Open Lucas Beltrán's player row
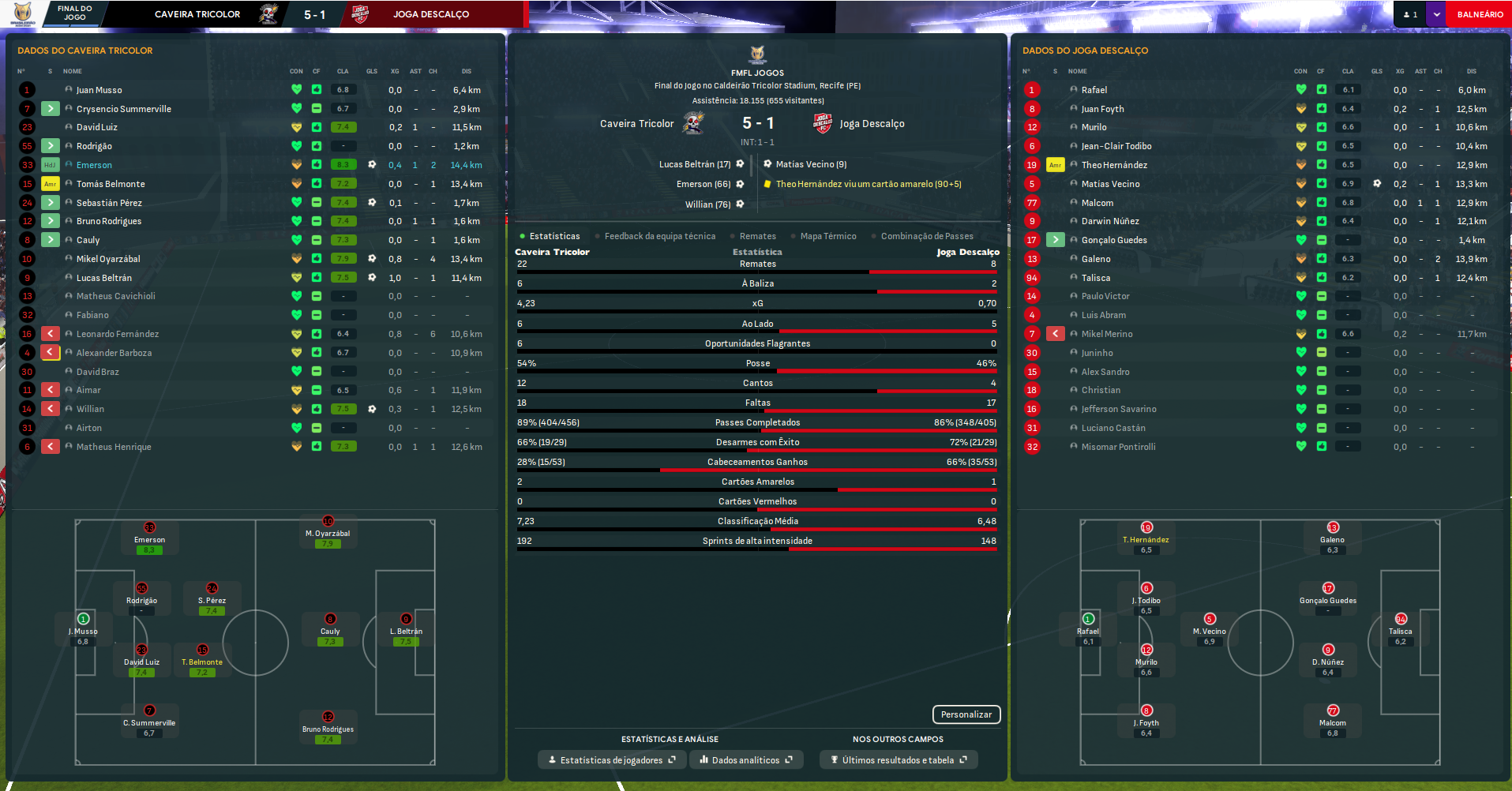 click(104, 278)
